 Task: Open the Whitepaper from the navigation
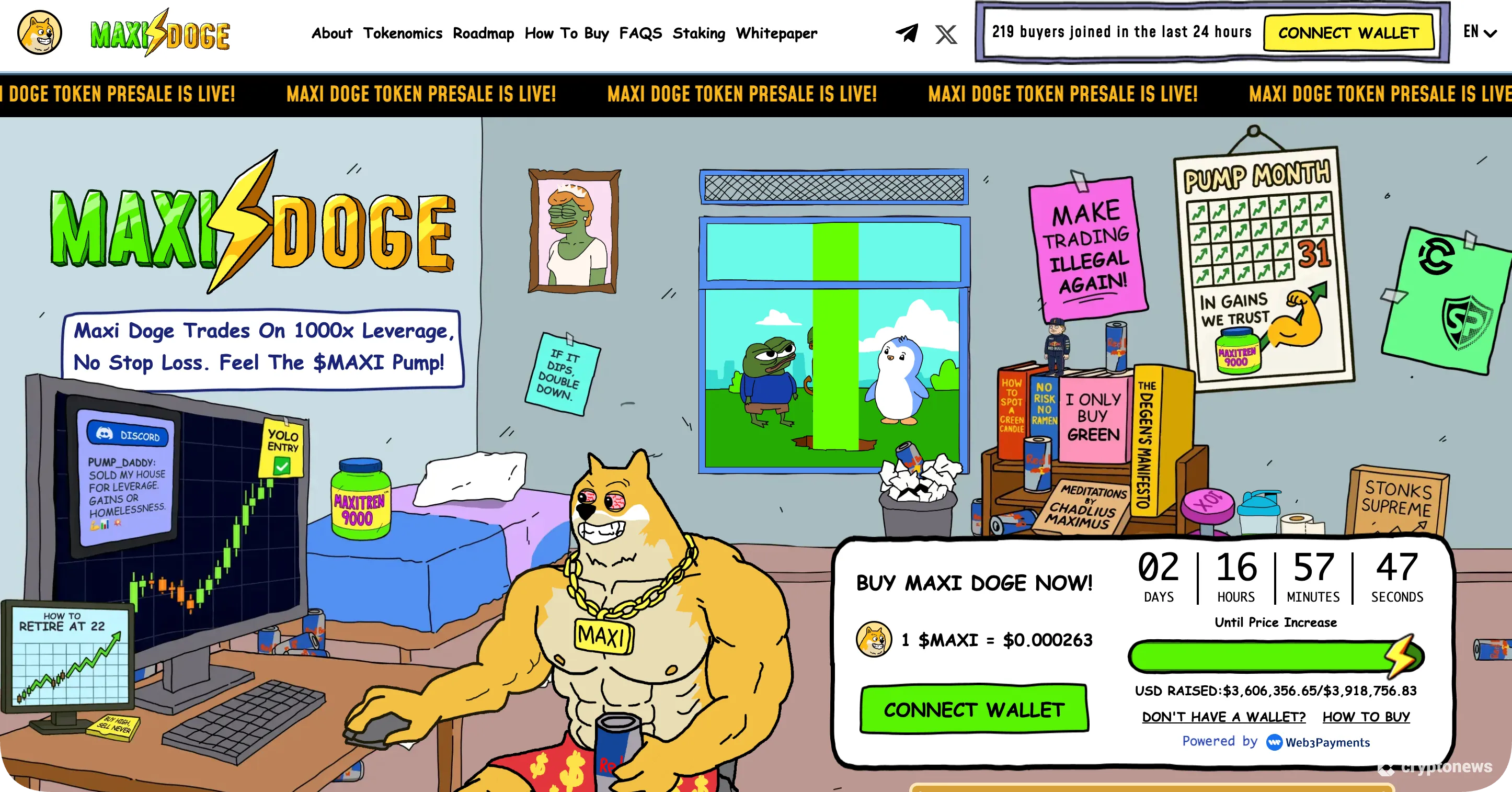click(x=776, y=33)
